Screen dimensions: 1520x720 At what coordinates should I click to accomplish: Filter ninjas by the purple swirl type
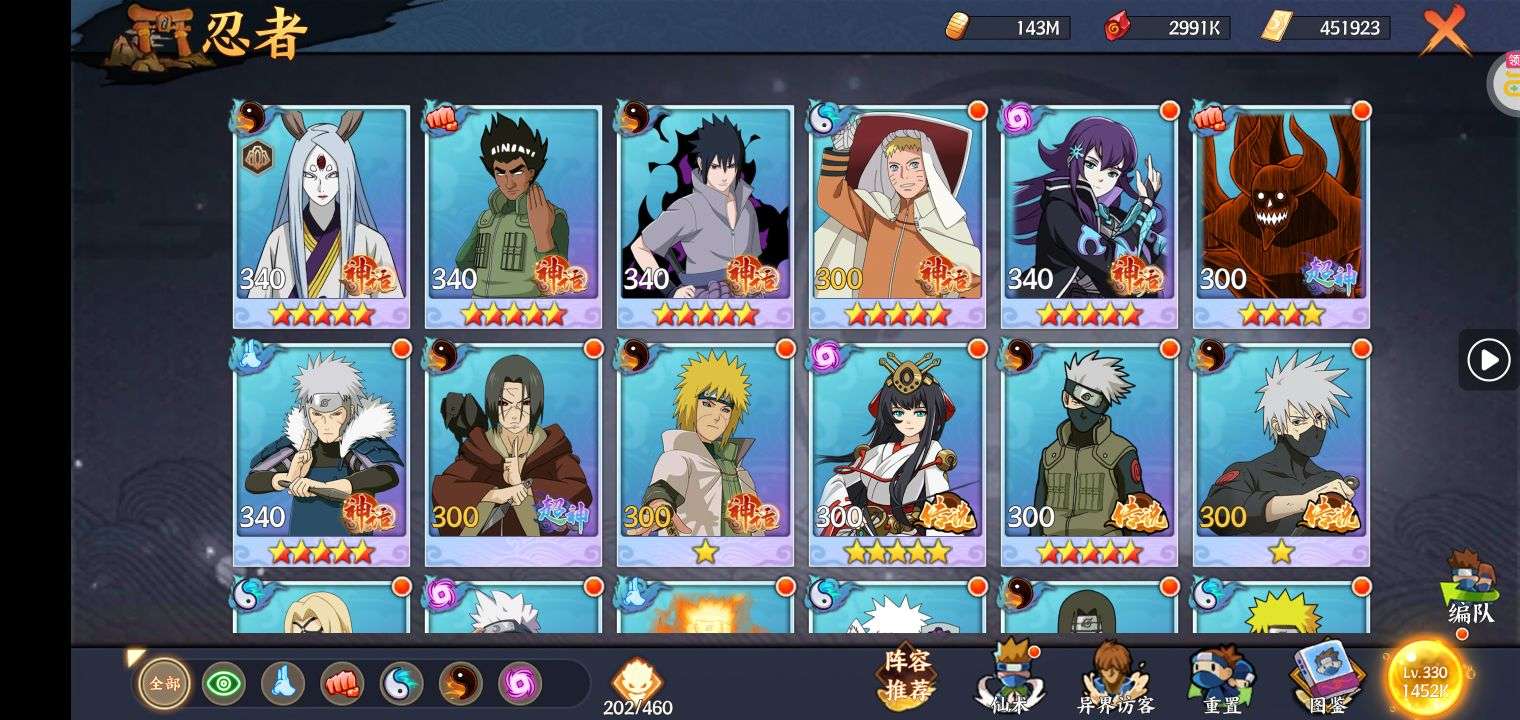520,684
